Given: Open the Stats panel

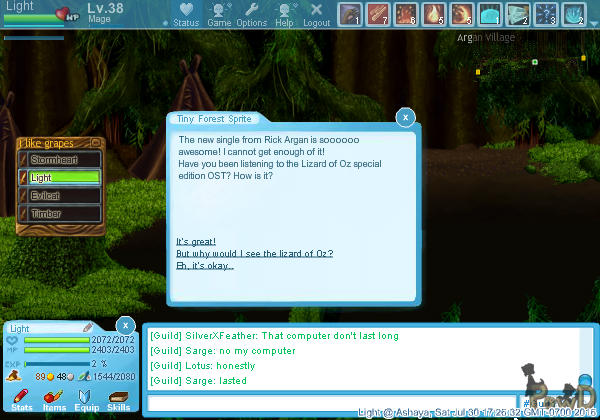Looking at the screenshot, I should point(21,400).
